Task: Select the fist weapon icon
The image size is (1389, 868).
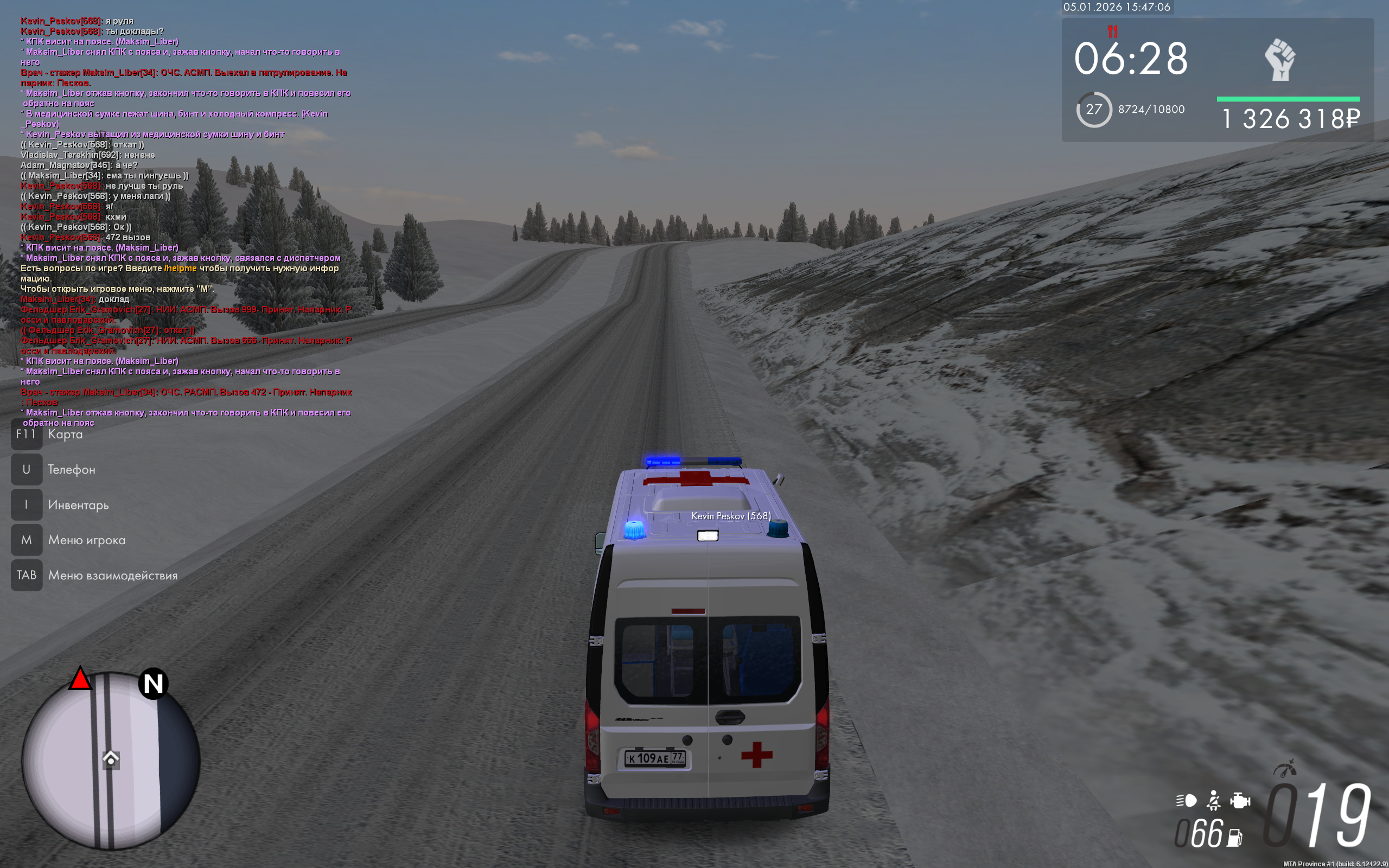Action: [x=1280, y=60]
